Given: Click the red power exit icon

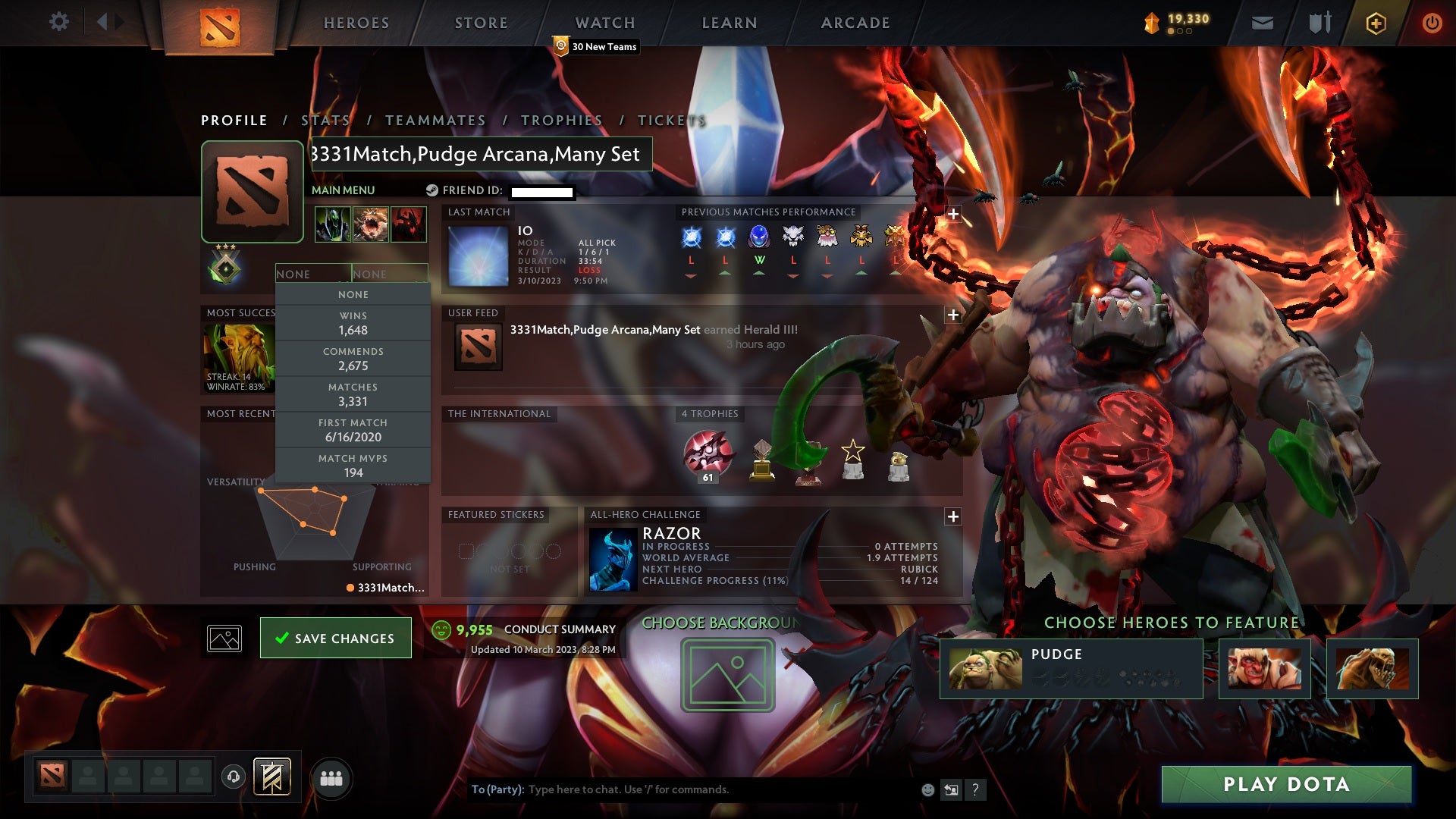Looking at the screenshot, I should (1432, 22).
